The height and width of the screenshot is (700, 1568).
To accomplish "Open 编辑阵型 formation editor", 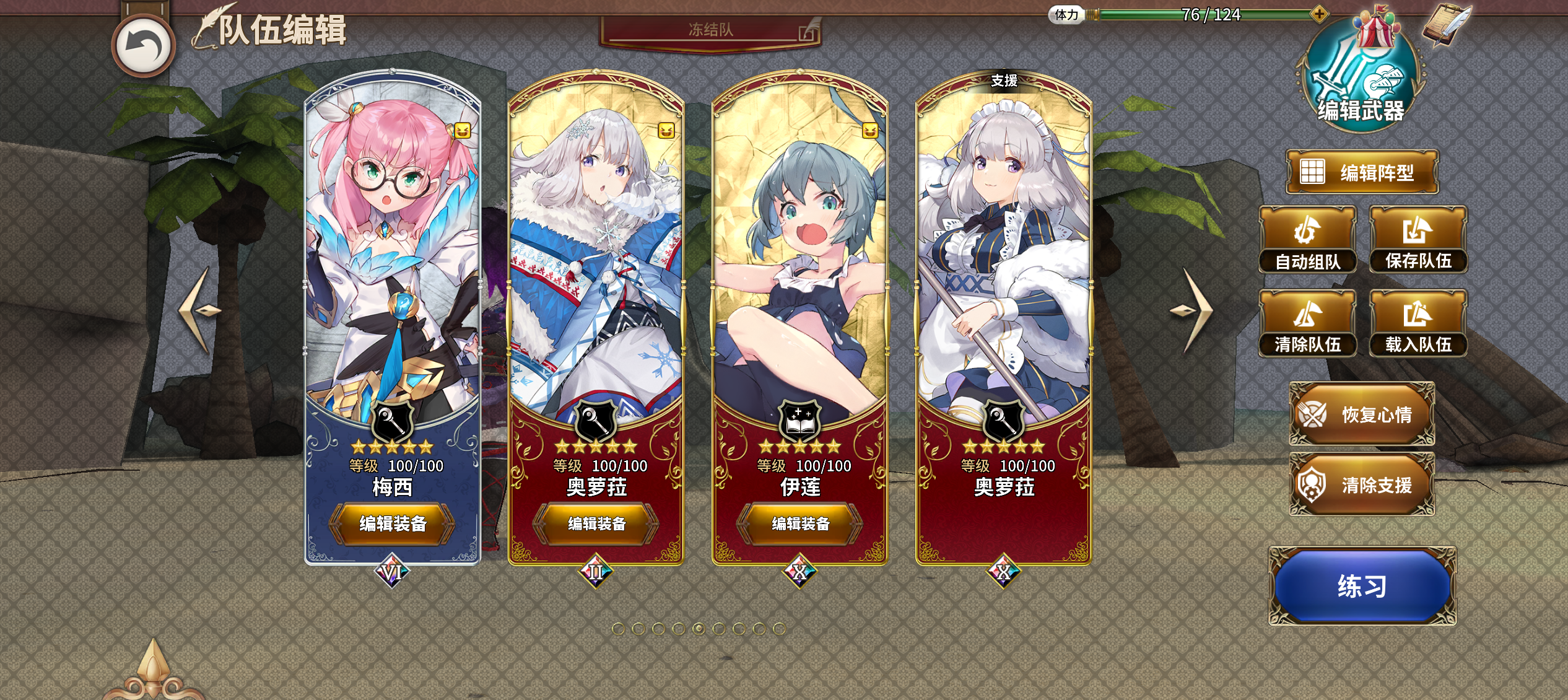I will [x=1361, y=172].
